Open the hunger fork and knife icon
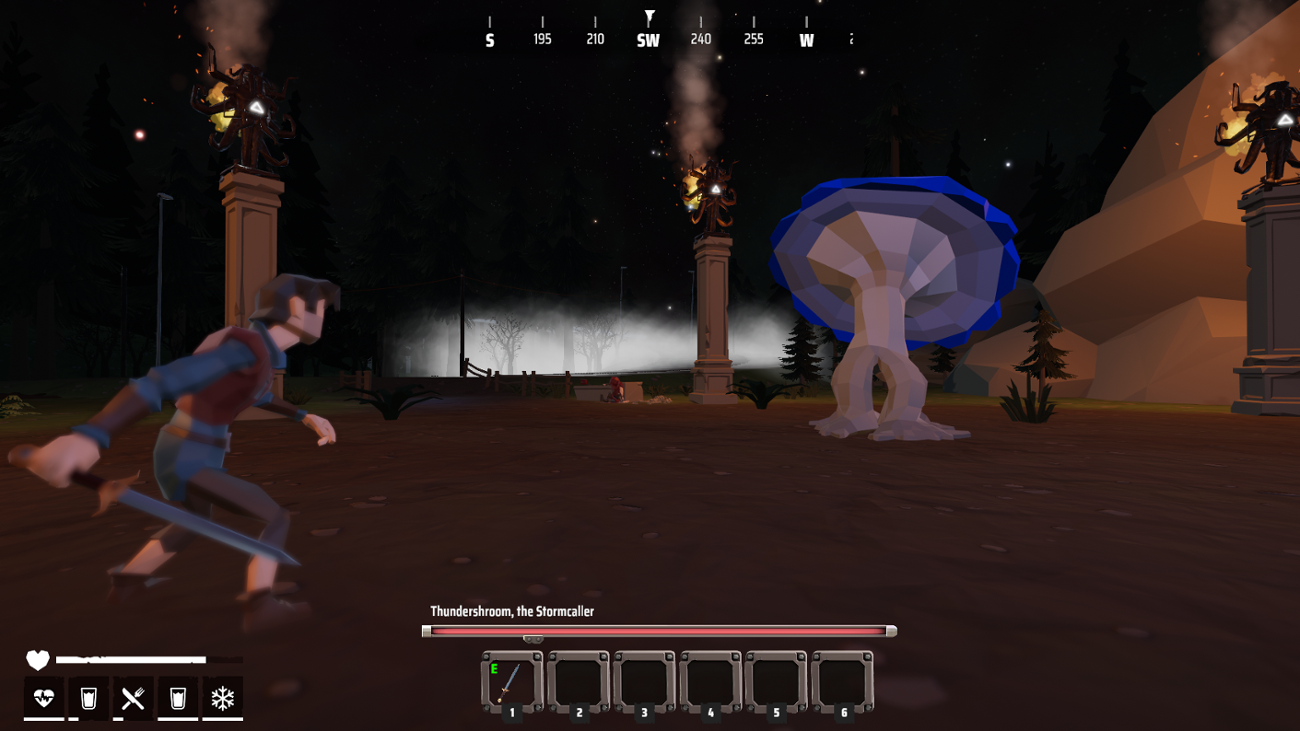1300x731 pixels. tap(134, 698)
